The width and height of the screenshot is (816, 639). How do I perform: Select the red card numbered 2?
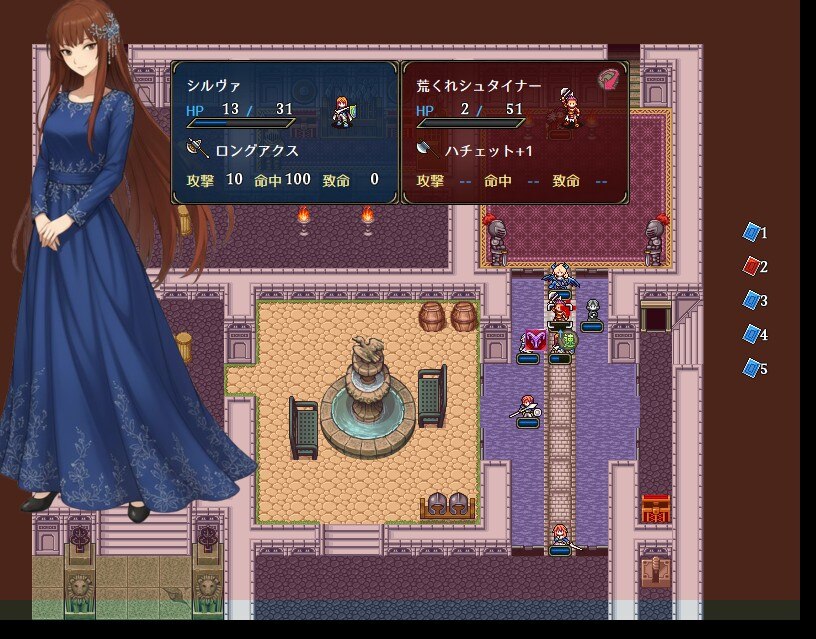coord(752,266)
